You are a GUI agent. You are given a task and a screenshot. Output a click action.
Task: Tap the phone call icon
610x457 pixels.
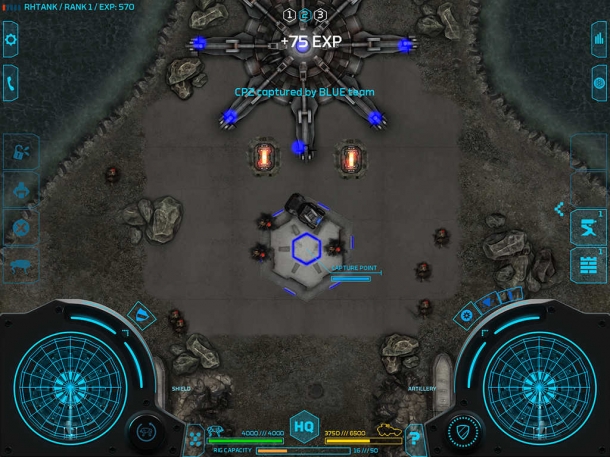[12, 82]
